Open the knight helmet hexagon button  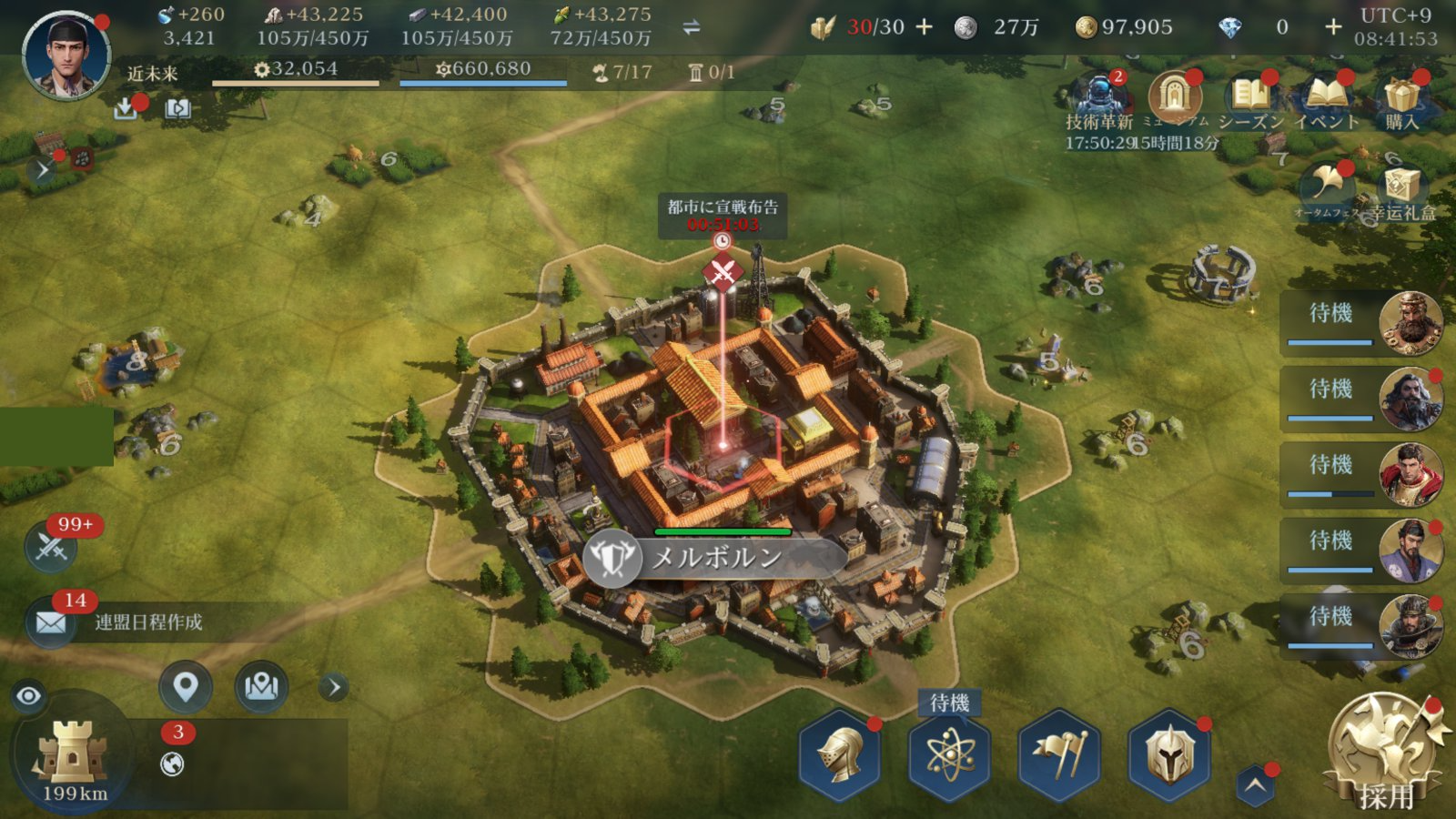click(839, 755)
